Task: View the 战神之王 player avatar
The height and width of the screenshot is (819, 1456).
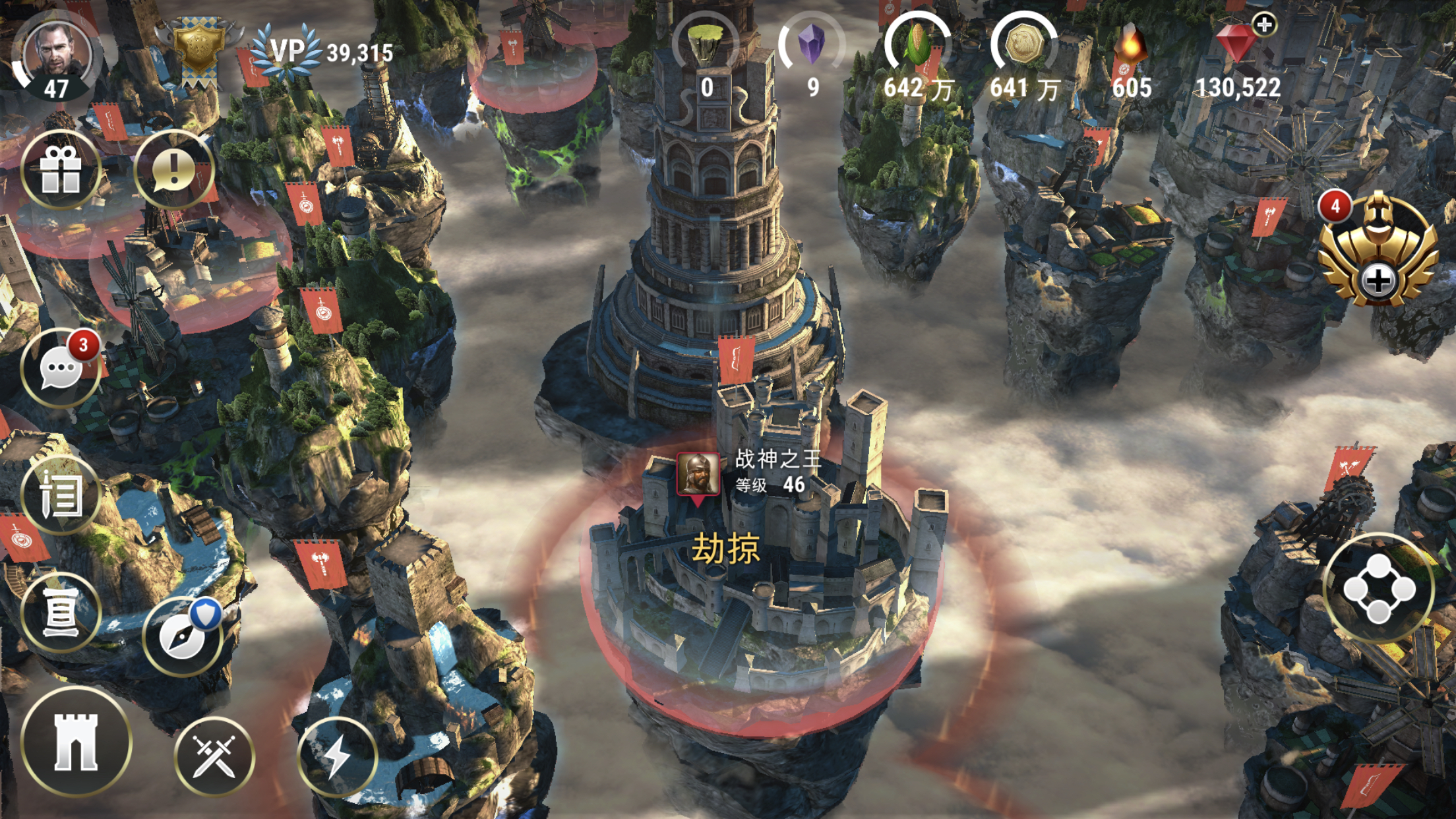Action: tap(698, 473)
